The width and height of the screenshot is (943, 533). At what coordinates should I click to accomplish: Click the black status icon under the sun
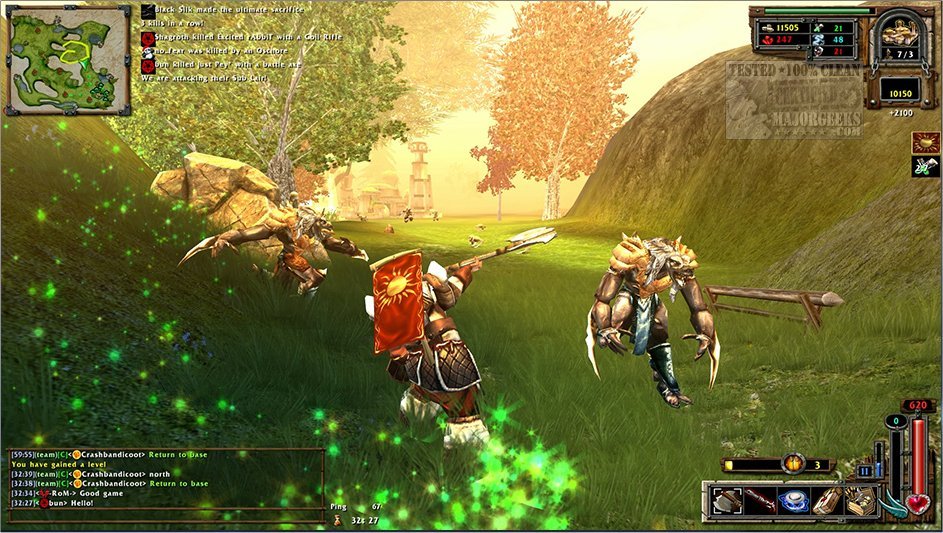(x=924, y=167)
